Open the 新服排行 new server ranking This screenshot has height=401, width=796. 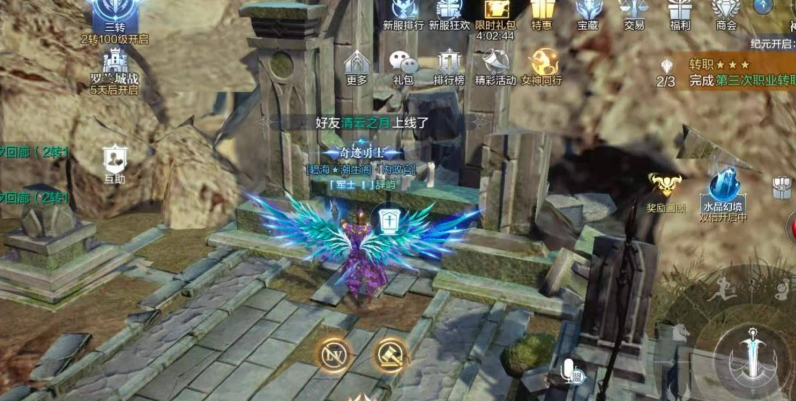click(x=402, y=14)
